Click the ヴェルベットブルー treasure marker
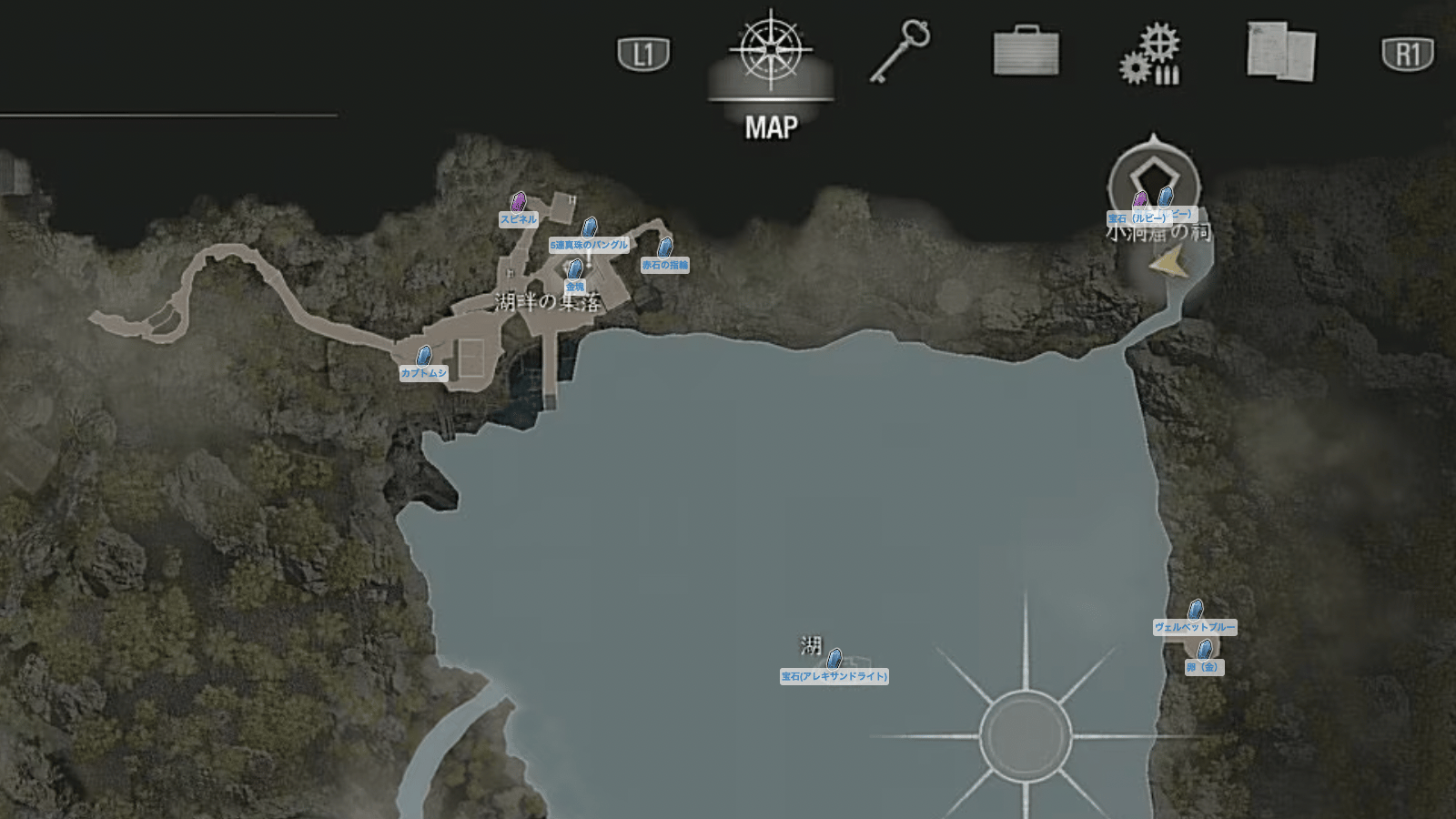 1196,610
